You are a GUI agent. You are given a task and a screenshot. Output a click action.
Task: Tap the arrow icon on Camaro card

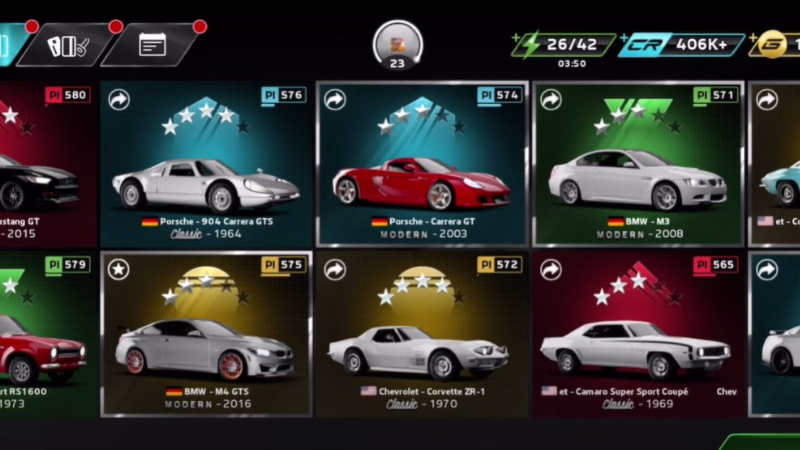pyautogui.click(x=551, y=269)
